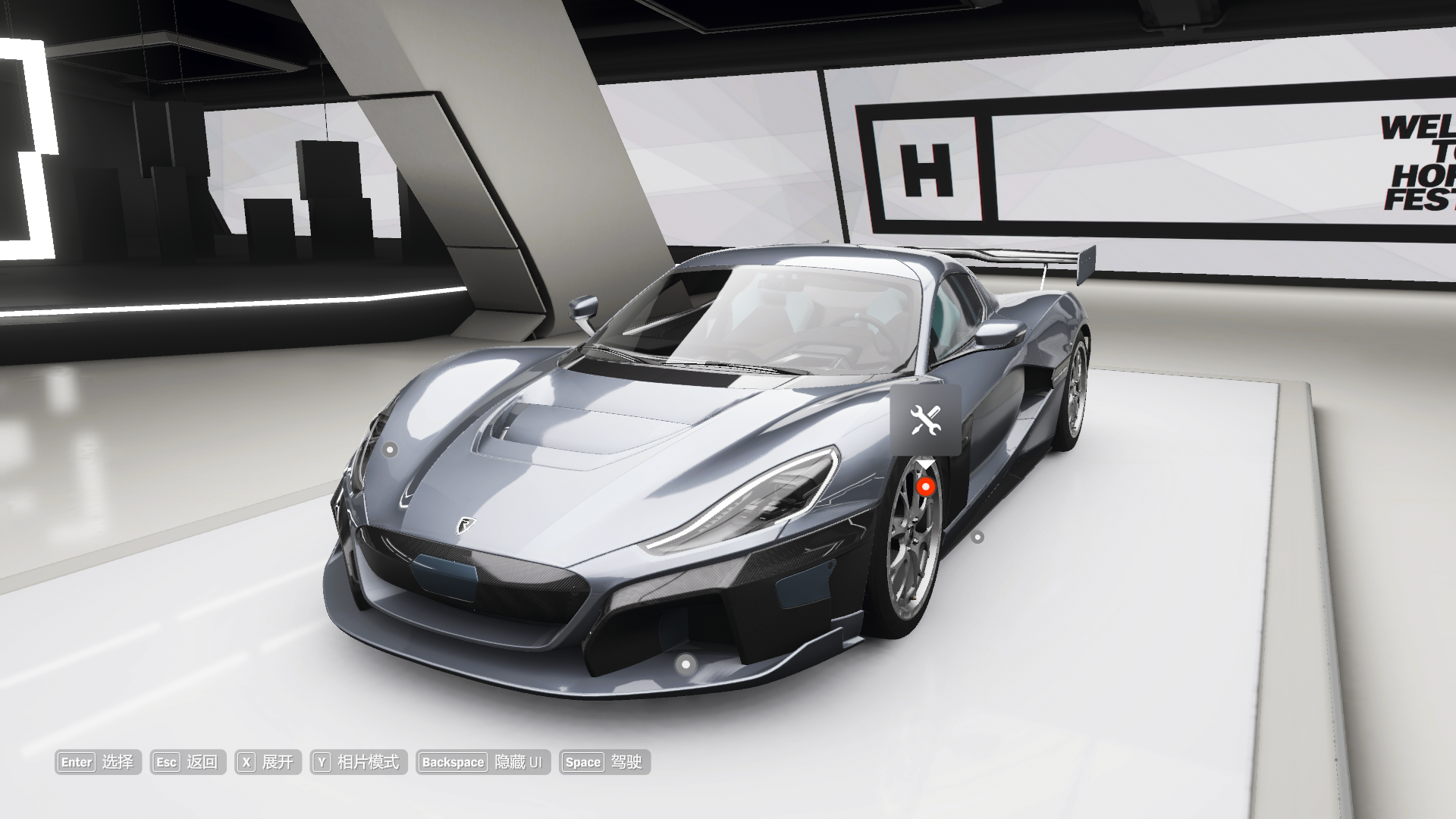The image size is (1456, 819).
Task: Click the 选择 menu entry in the bottom bar
Action: (x=118, y=763)
